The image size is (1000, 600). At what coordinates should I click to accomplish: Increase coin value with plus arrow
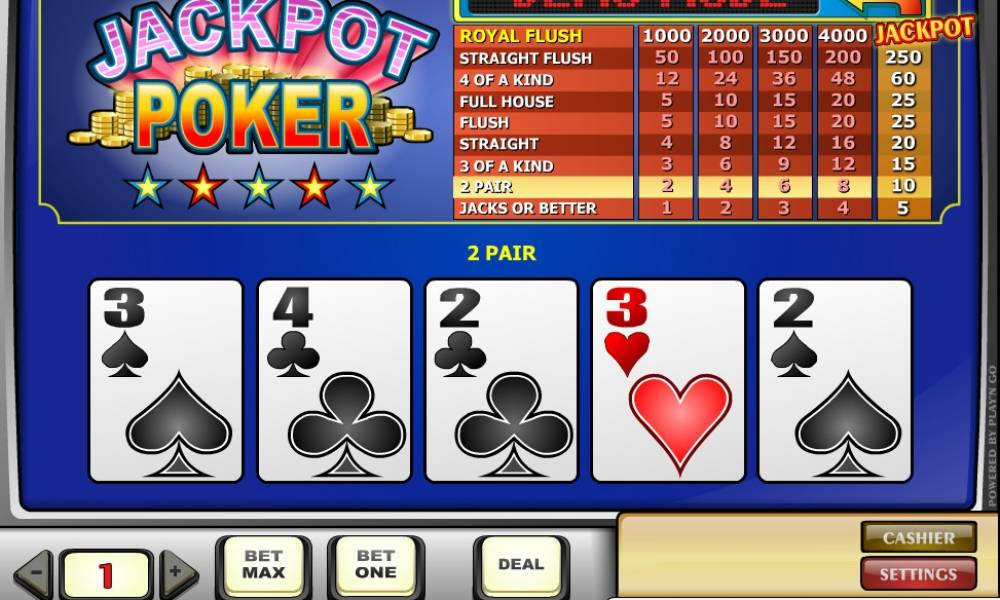[x=178, y=574]
